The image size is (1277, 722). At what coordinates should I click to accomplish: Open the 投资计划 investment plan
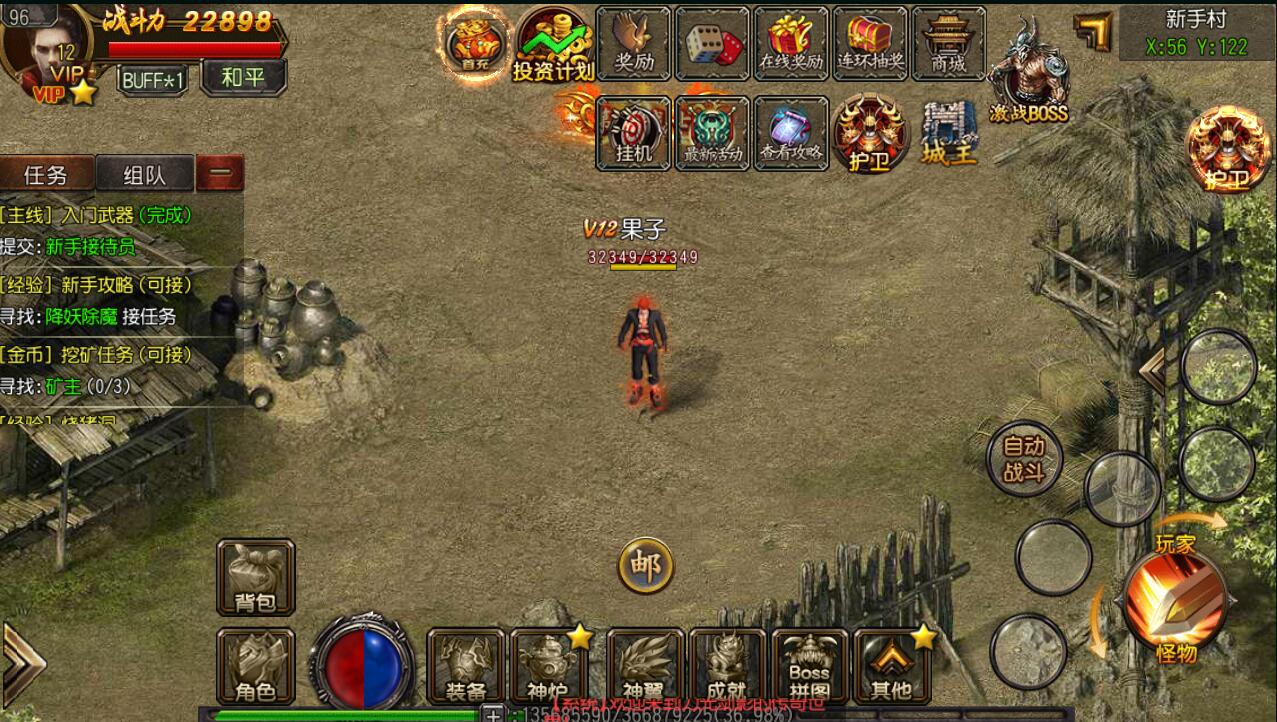pos(553,44)
